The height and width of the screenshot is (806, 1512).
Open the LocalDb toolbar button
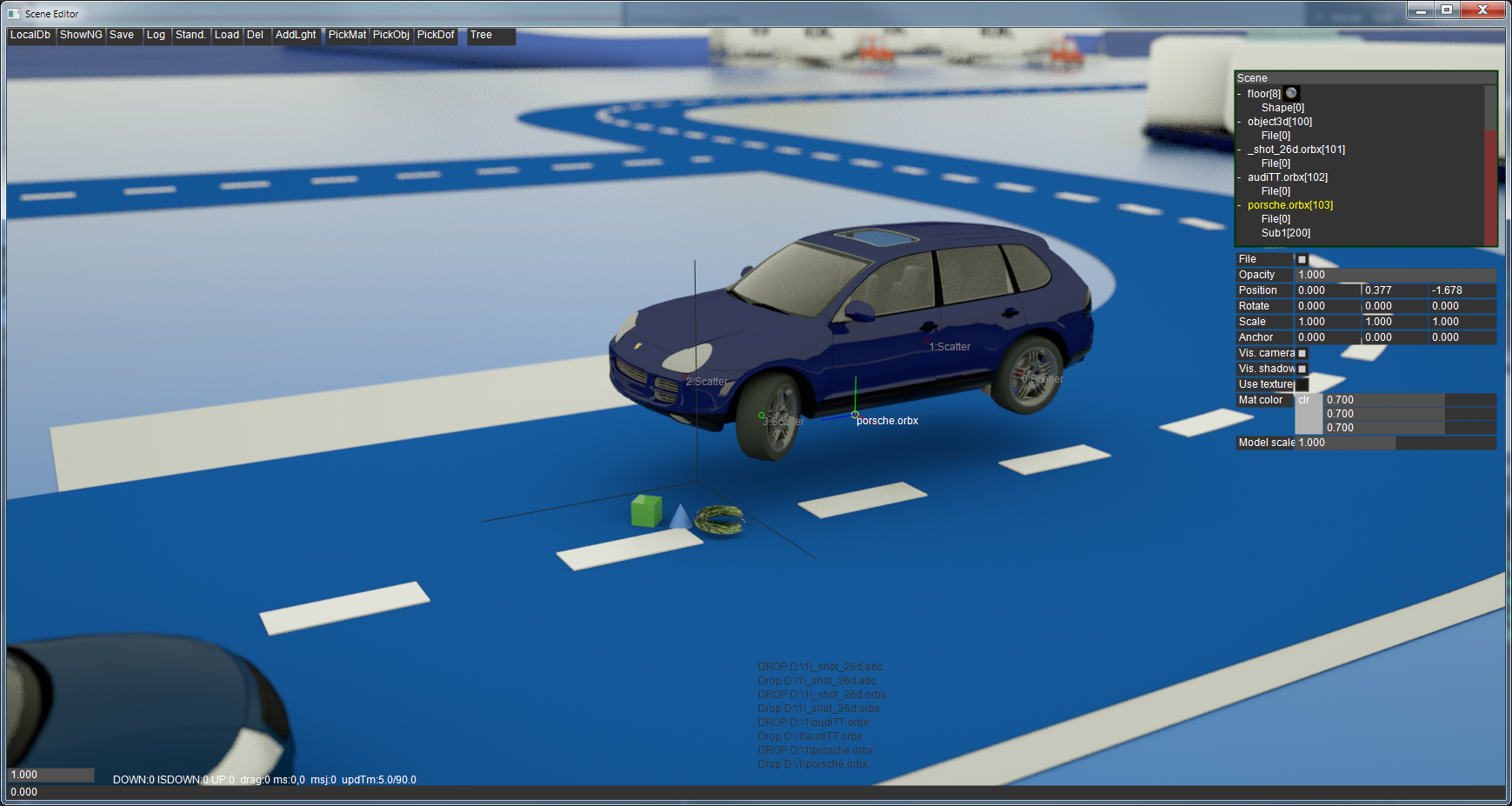tap(30, 36)
